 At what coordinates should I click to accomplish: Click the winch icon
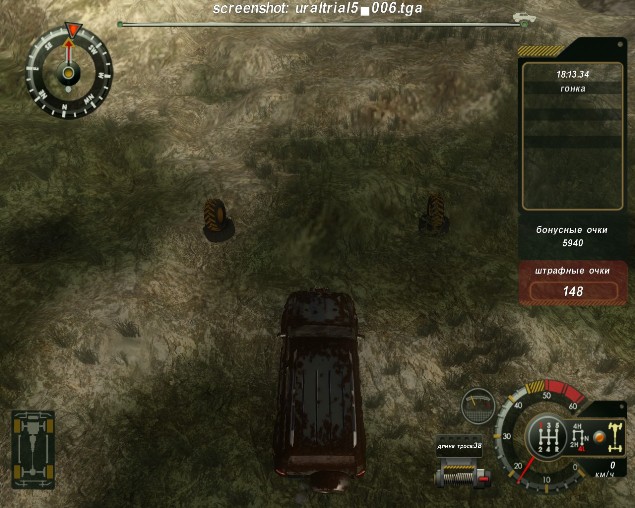[459, 472]
